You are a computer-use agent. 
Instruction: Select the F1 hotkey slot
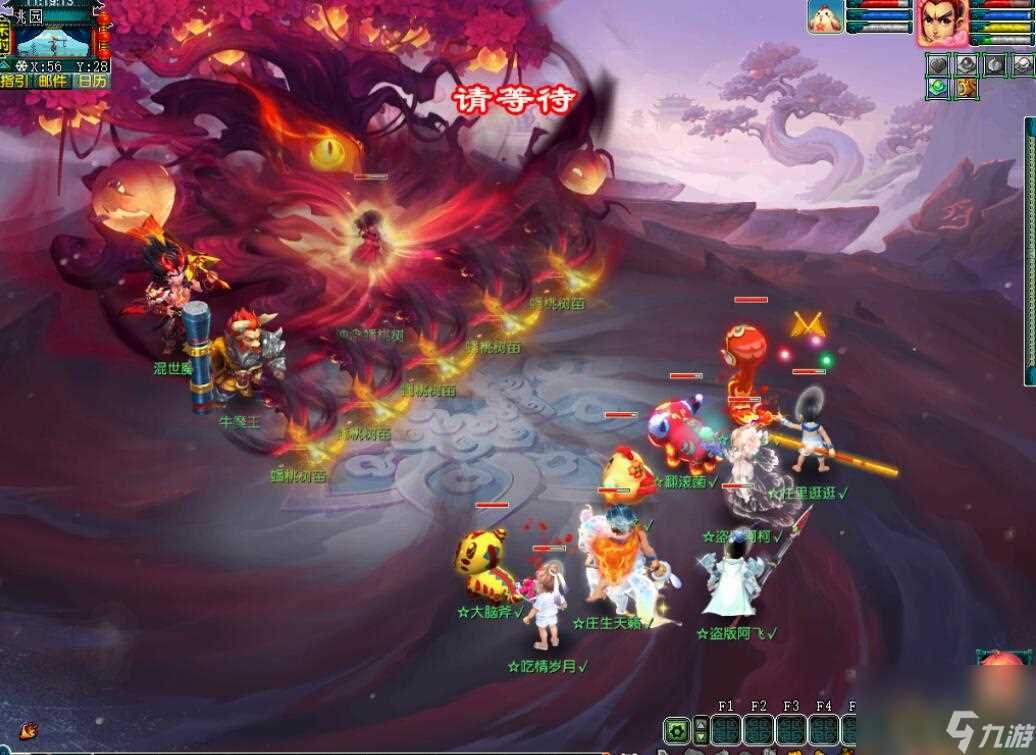(726, 729)
